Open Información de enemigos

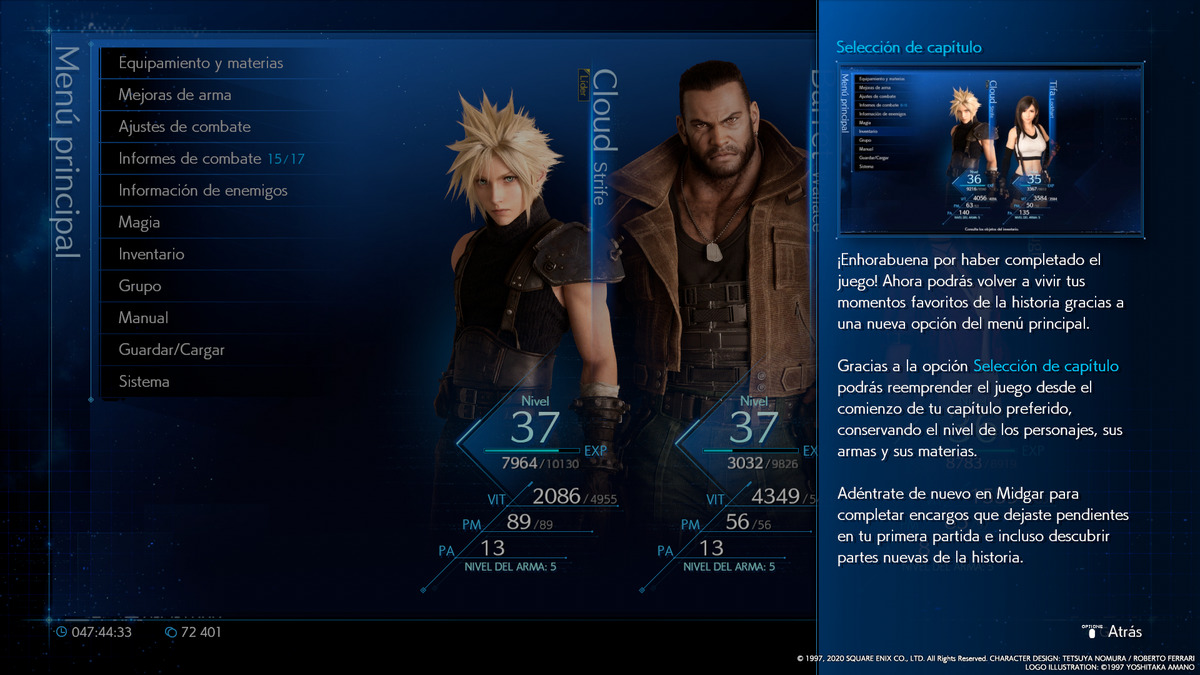[x=203, y=190]
